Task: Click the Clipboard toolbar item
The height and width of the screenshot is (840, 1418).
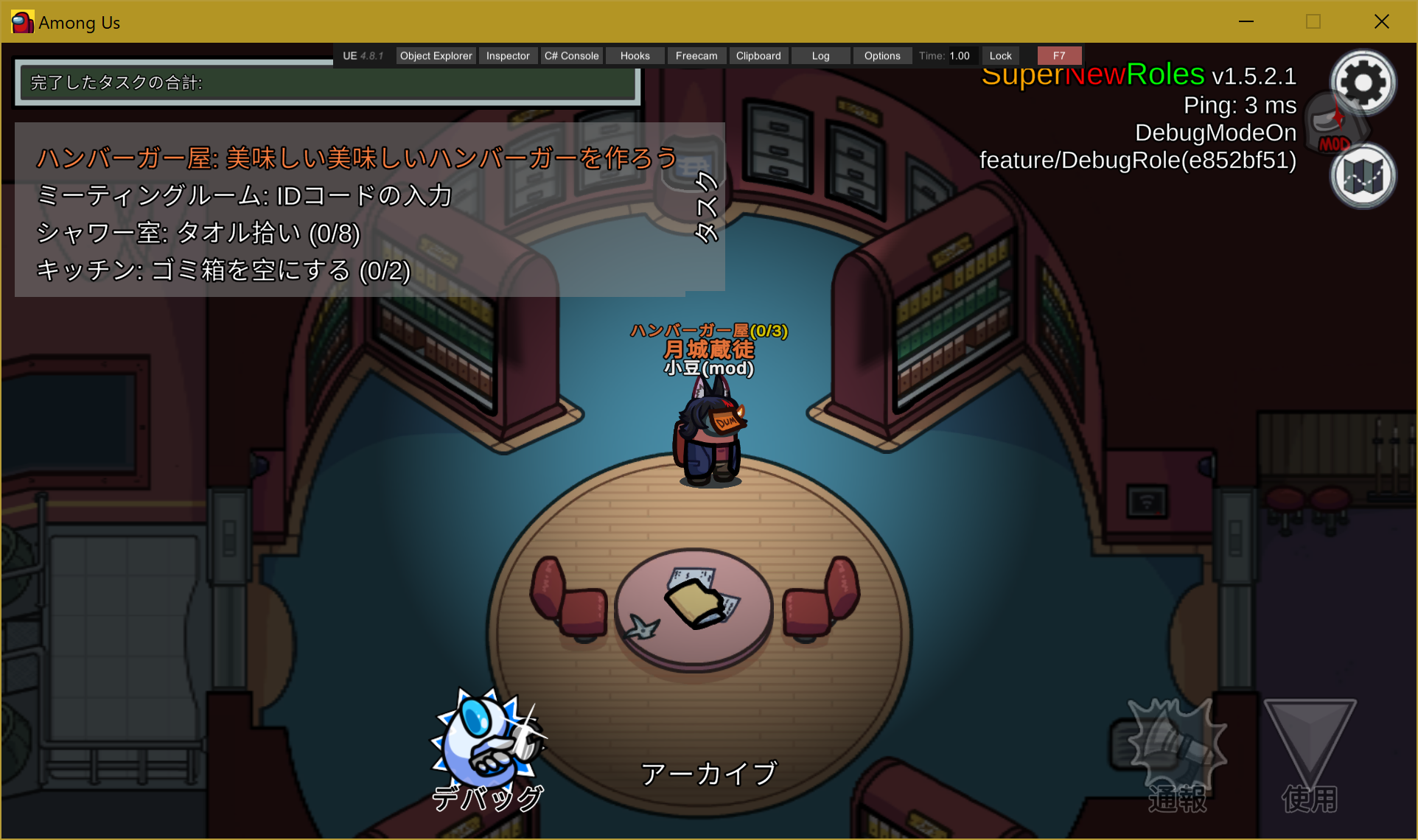Action: [758, 55]
